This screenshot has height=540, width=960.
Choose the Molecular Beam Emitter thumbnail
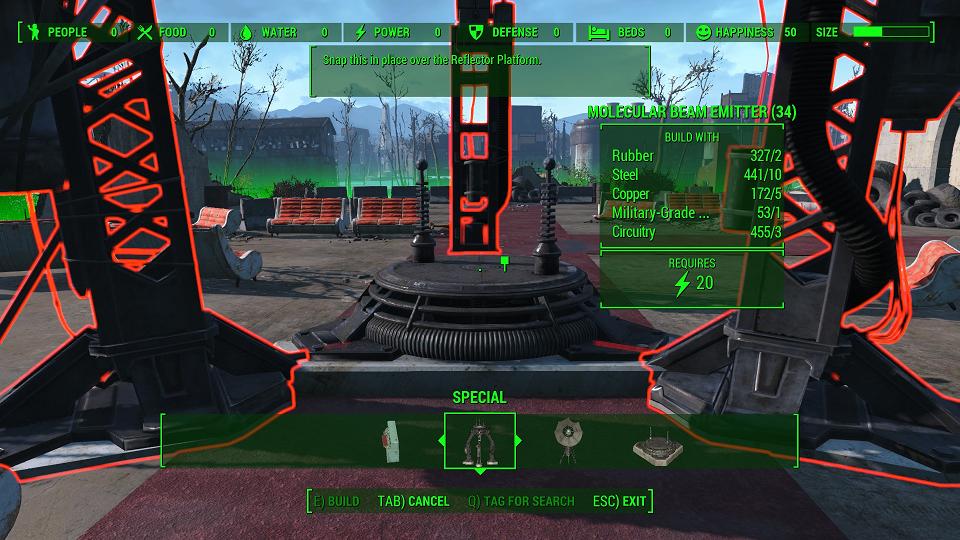(x=479, y=439)
